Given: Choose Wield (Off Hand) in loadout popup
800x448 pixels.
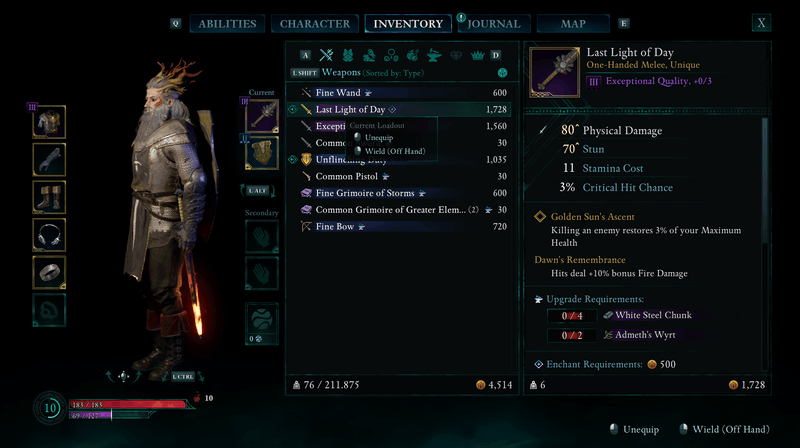Looking at the screenshot, I should (x=394, y=151).
